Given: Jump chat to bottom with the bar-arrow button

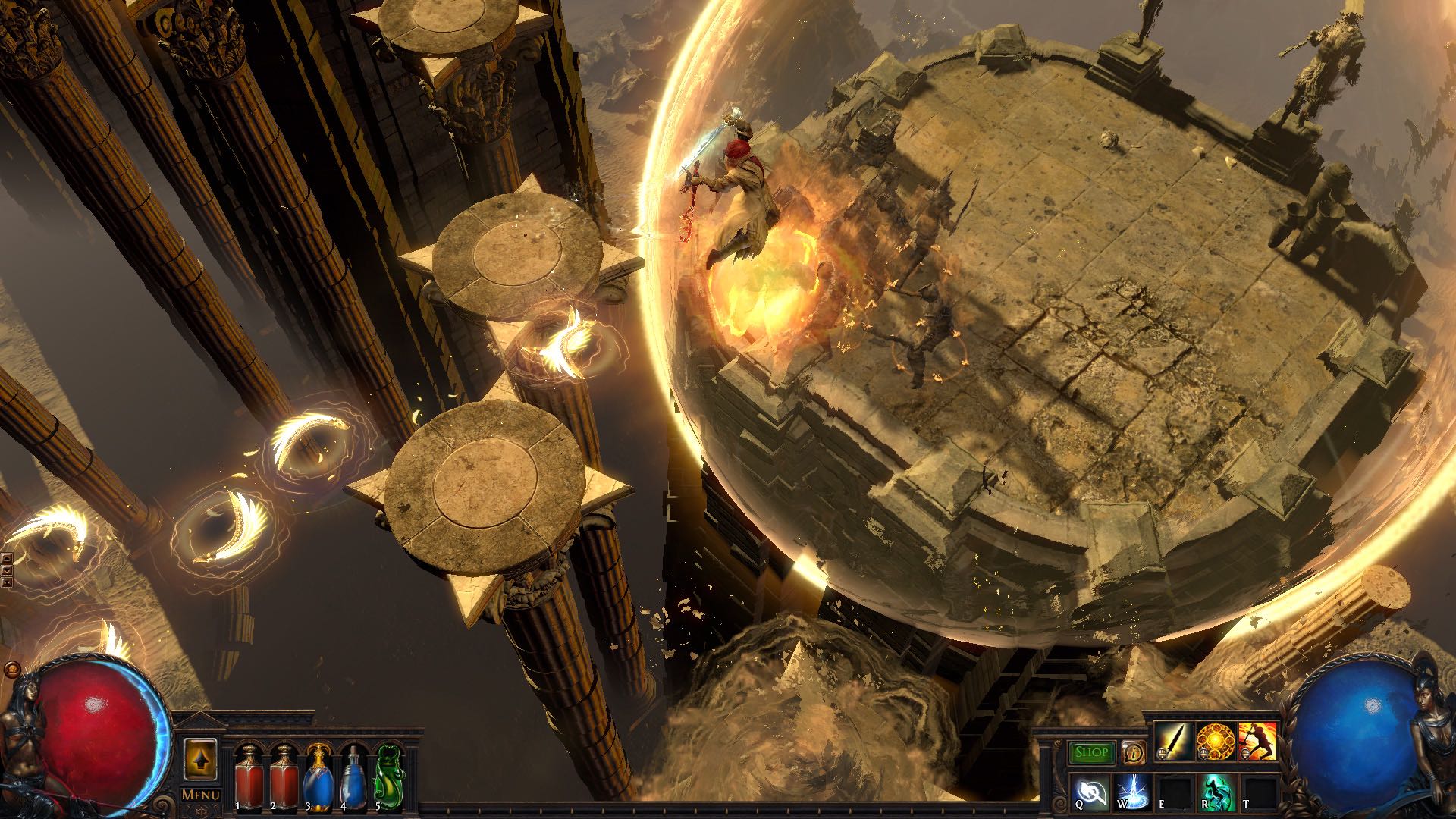Looking at the screenshot, I should [x=7, y=582].
